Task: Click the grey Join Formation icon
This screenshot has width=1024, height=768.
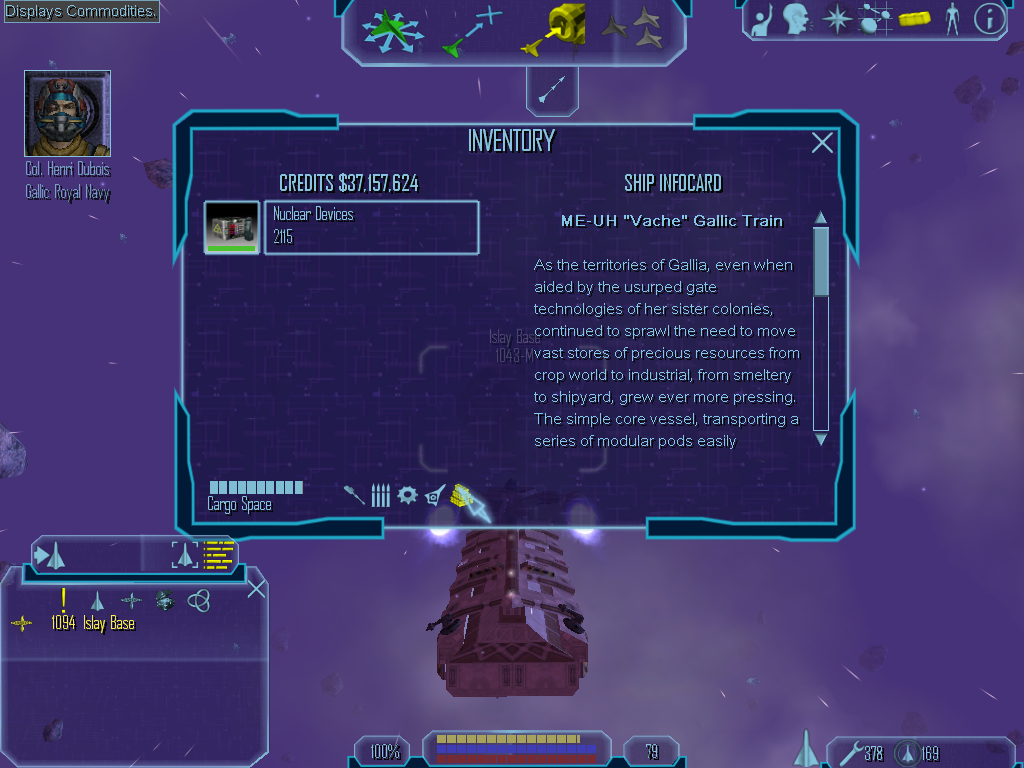Action: tap(631, 30)
